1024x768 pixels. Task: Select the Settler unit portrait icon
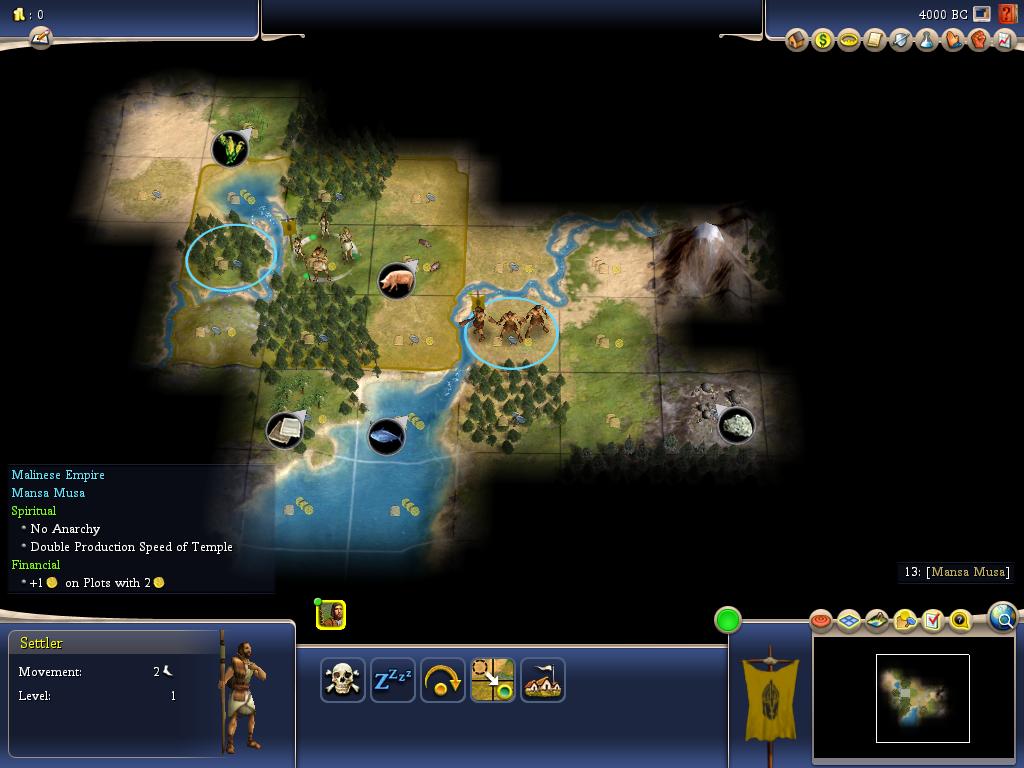pos(331,615)
